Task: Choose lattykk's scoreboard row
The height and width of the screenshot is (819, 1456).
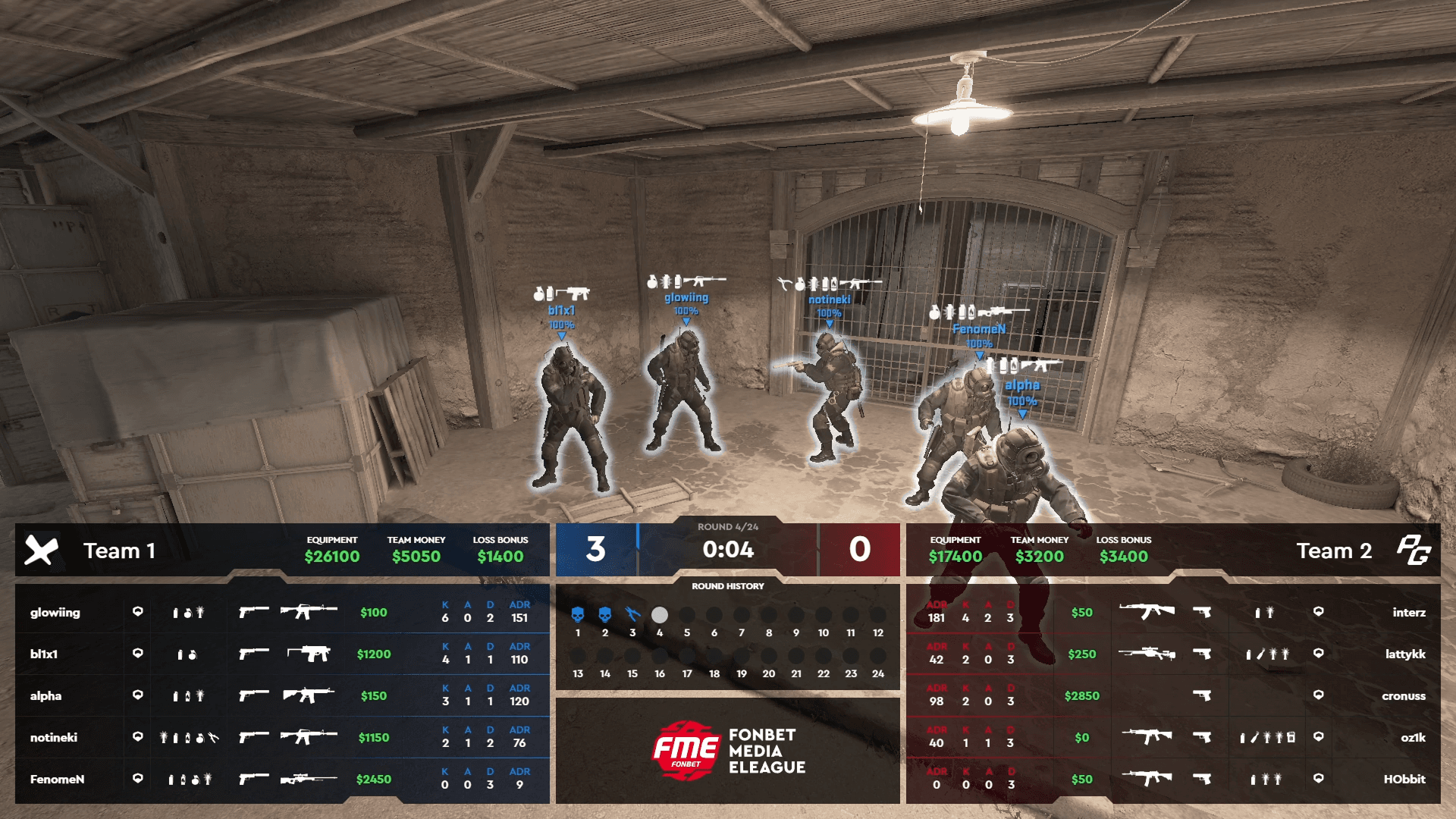Action: tap(1404, 654)
